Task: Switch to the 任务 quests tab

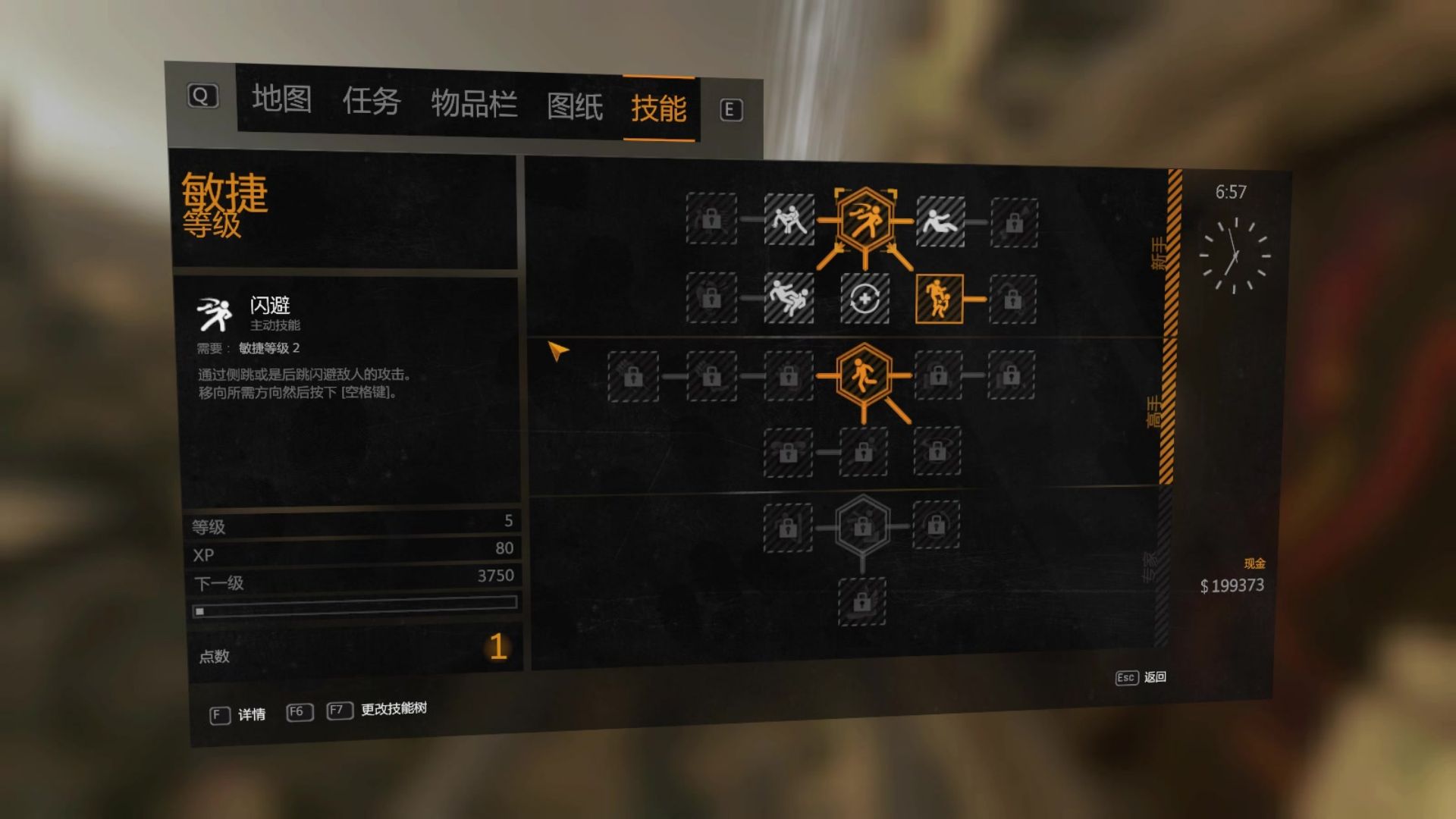Action: (371, 102)
